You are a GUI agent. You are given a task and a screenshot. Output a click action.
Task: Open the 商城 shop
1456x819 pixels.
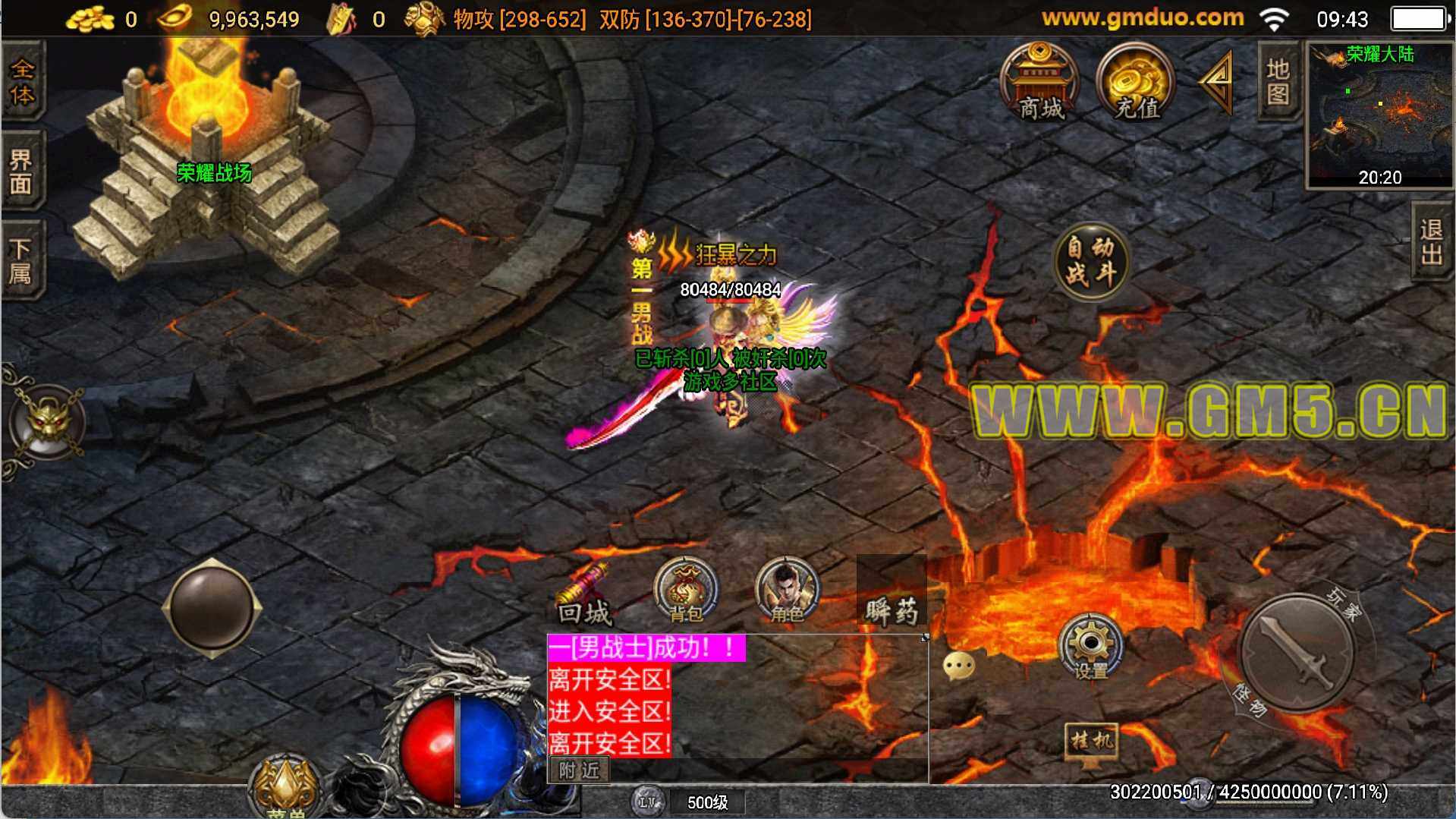click(x=1039, y=83)
